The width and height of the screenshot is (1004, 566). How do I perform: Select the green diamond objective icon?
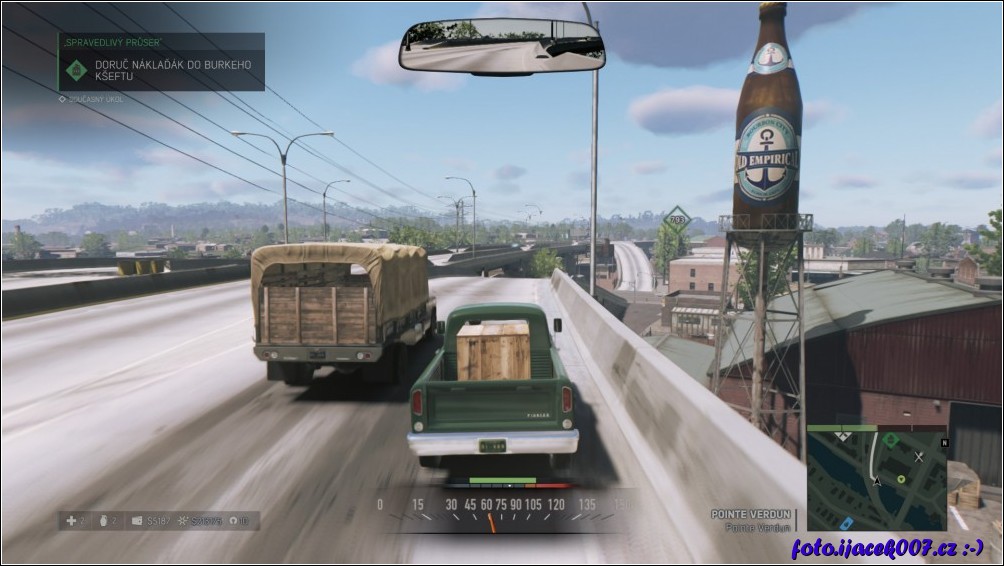(x=76, y=71)
